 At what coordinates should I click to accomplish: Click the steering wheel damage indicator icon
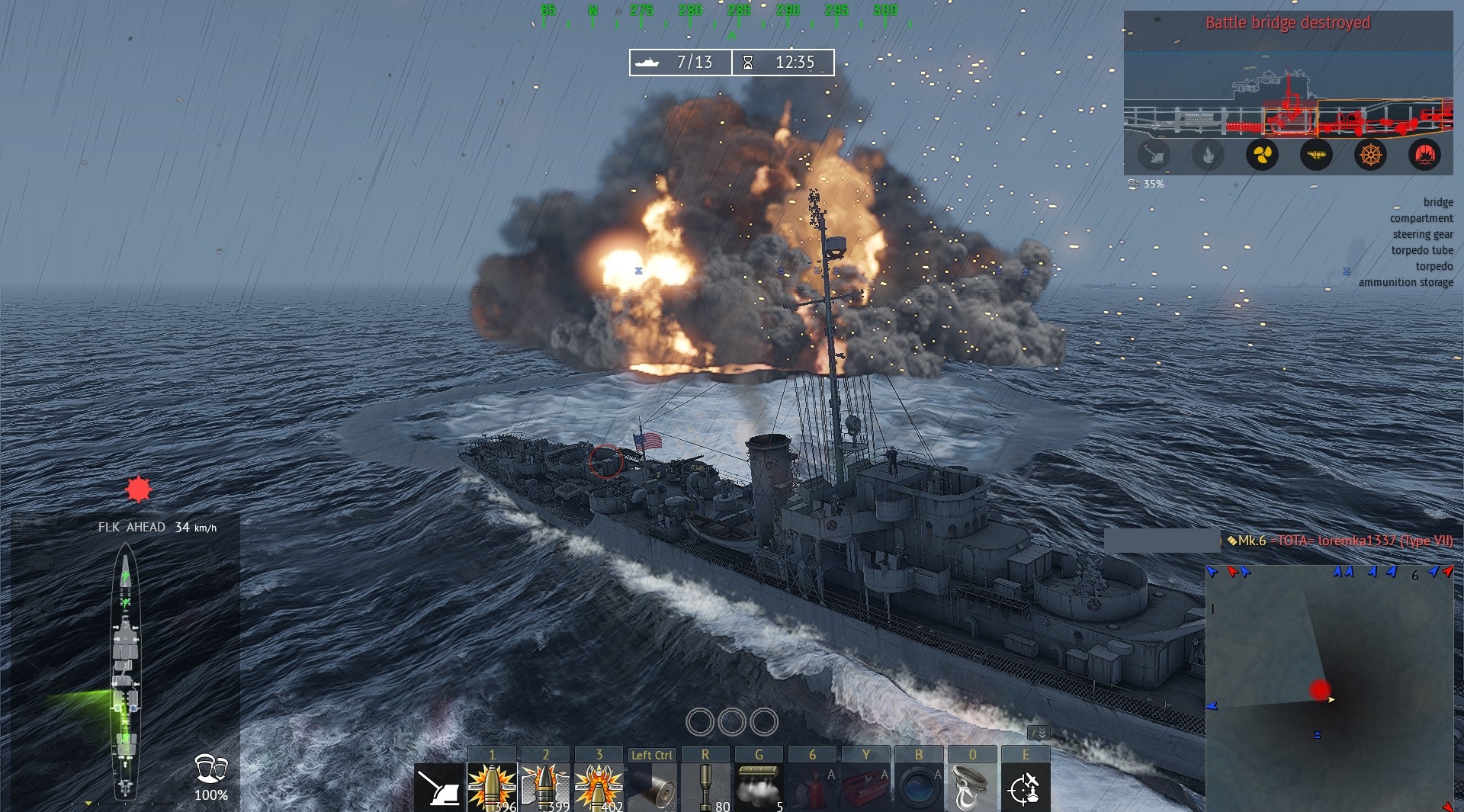point(1370,156)
